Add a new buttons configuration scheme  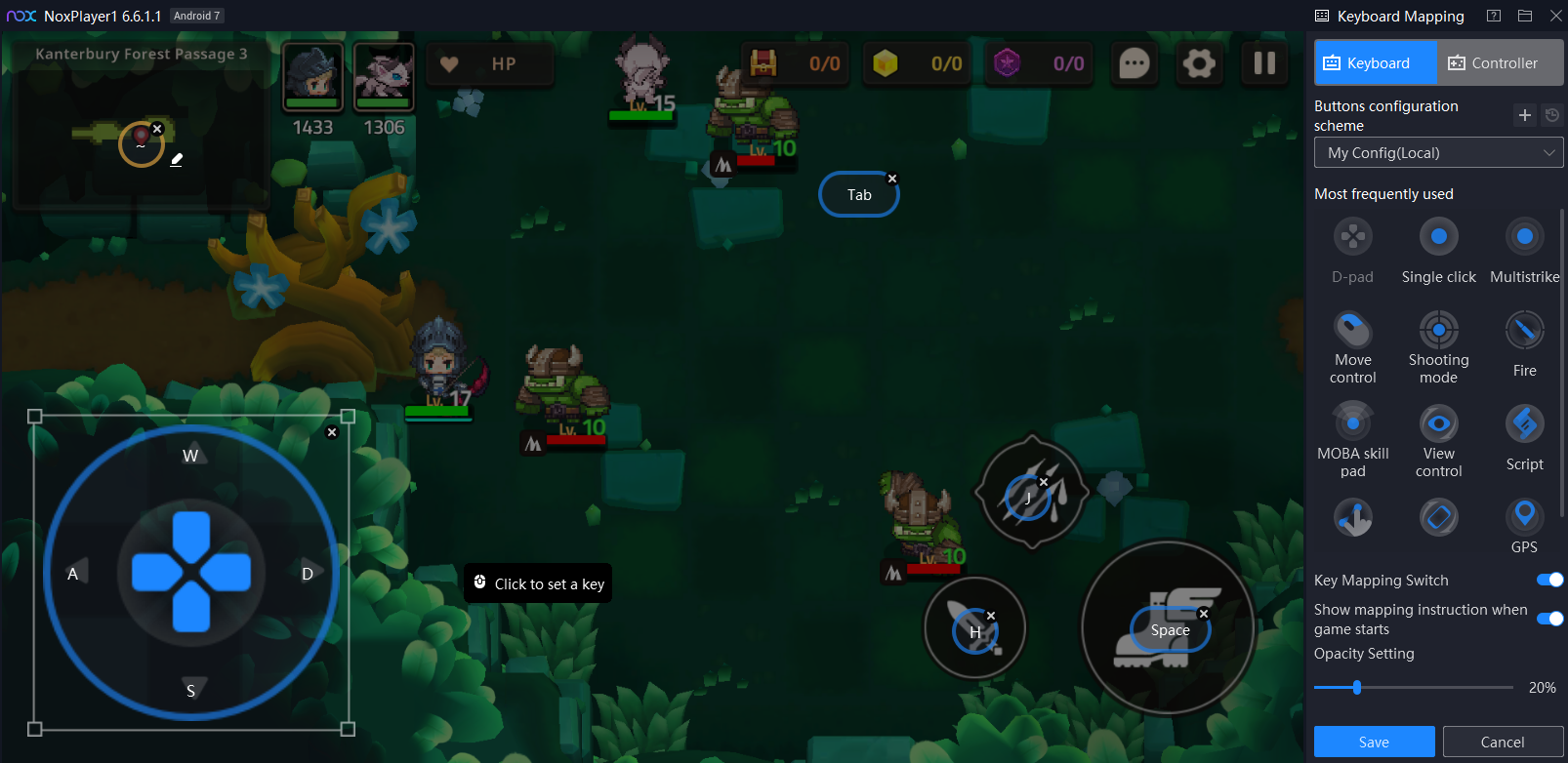point(1524,115)
